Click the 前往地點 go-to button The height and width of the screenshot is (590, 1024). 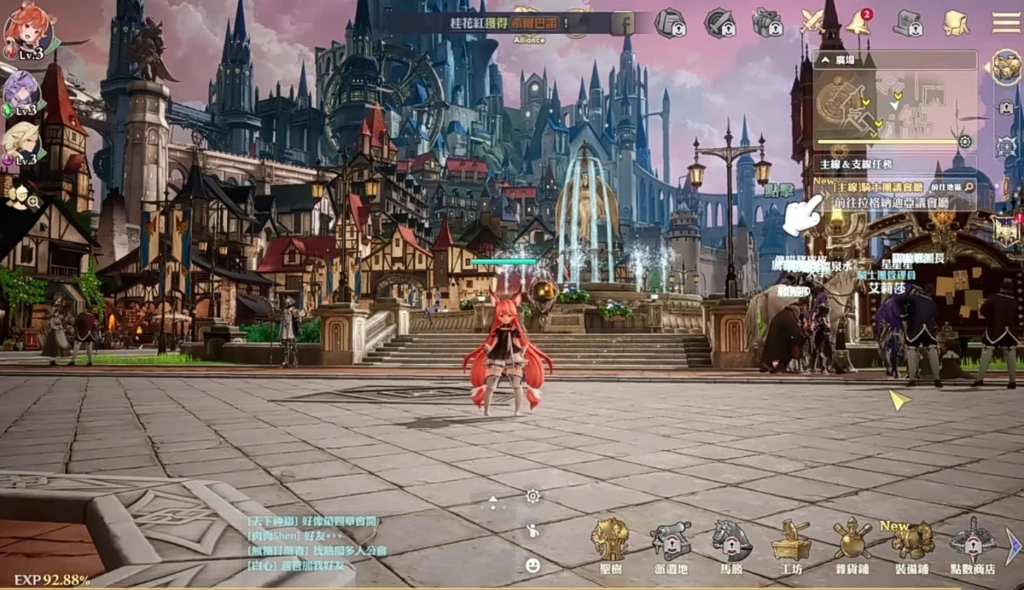tap(952, 187)
